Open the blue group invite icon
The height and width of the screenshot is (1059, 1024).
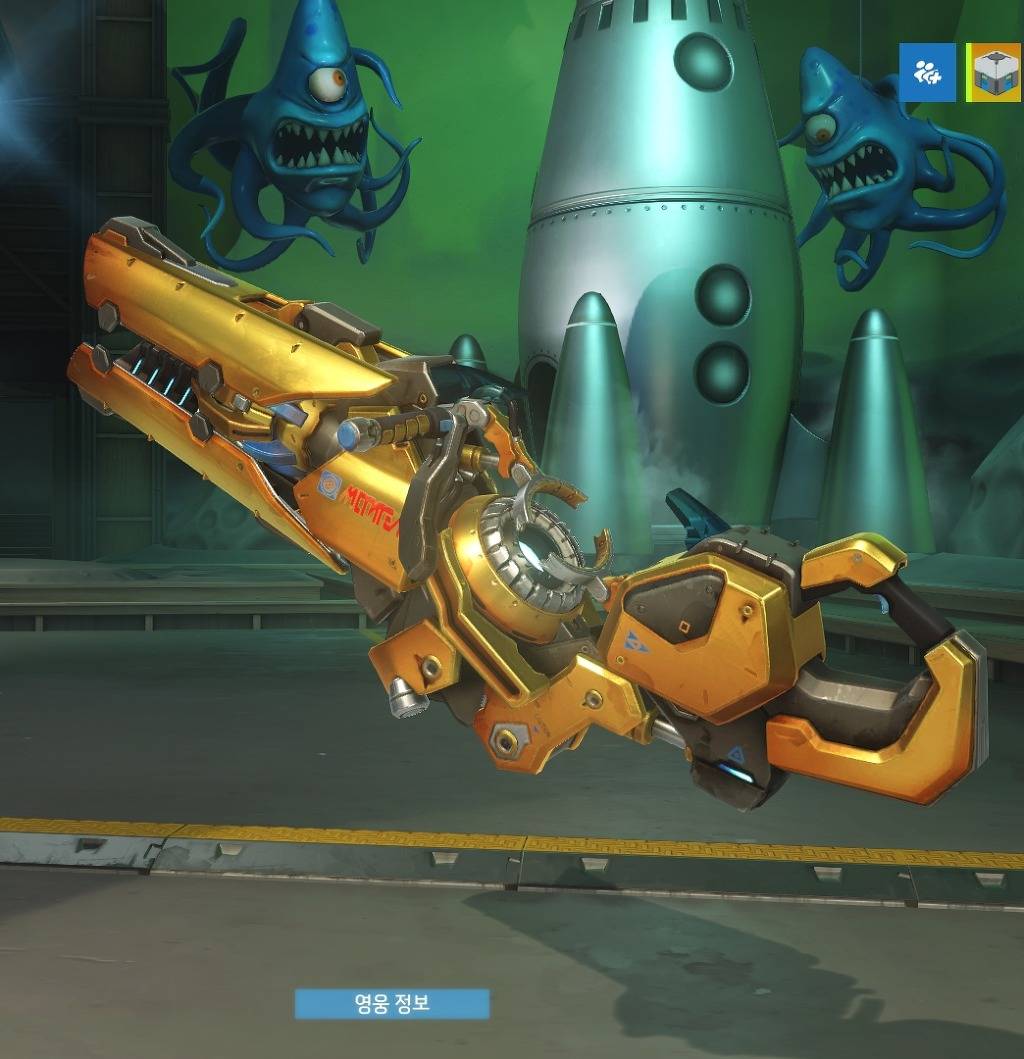pyautogui.click(x=927, y=73)
